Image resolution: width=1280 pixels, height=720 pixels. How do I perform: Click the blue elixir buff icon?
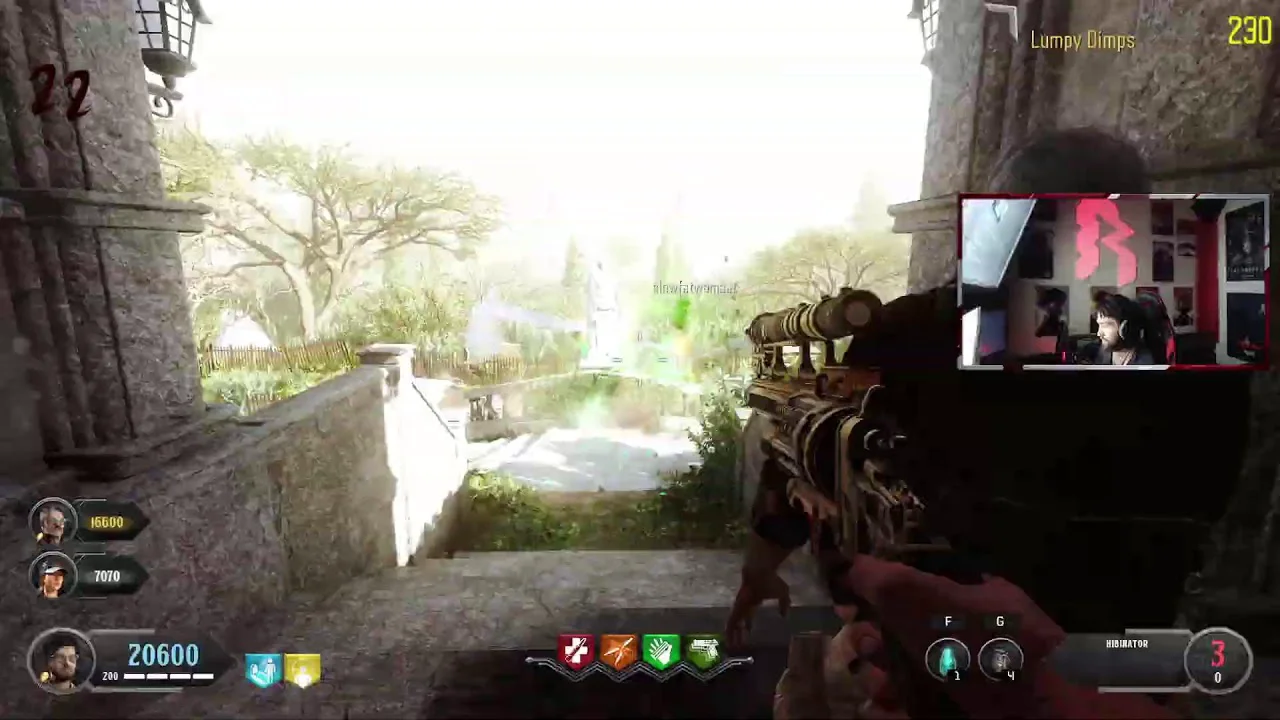[x=263, y=670]
